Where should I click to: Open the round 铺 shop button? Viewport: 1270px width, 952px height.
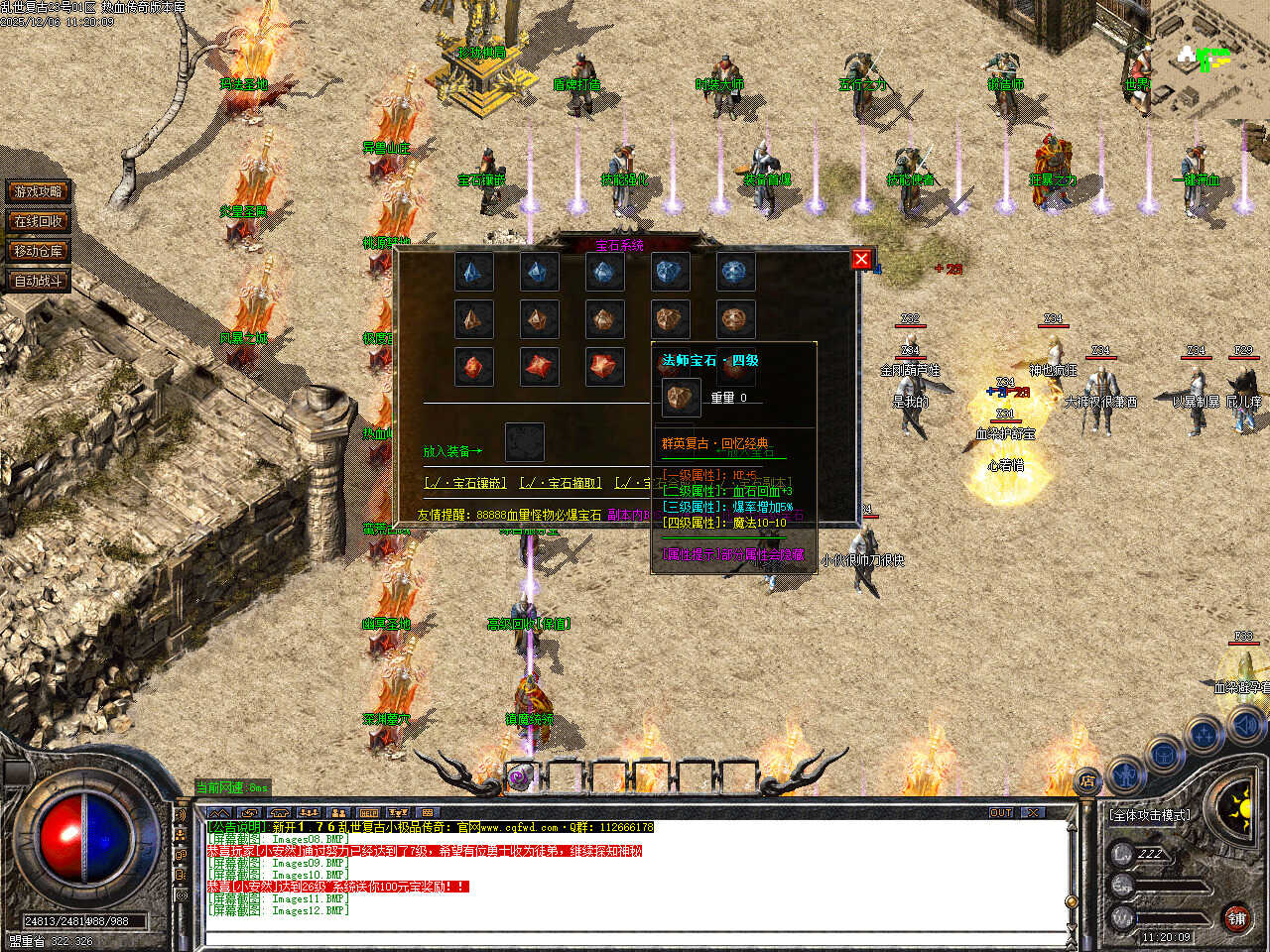tap(1236, 918)
